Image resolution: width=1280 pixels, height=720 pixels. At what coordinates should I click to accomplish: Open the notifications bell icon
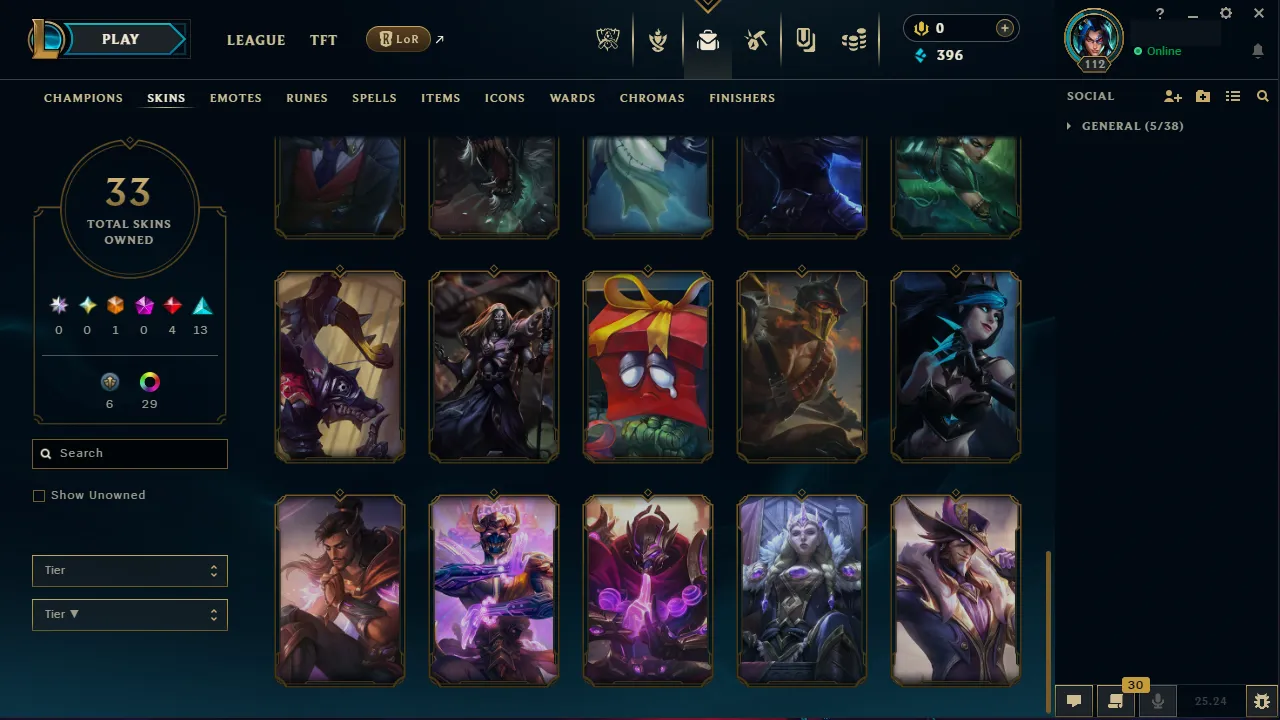point(1258,50)
